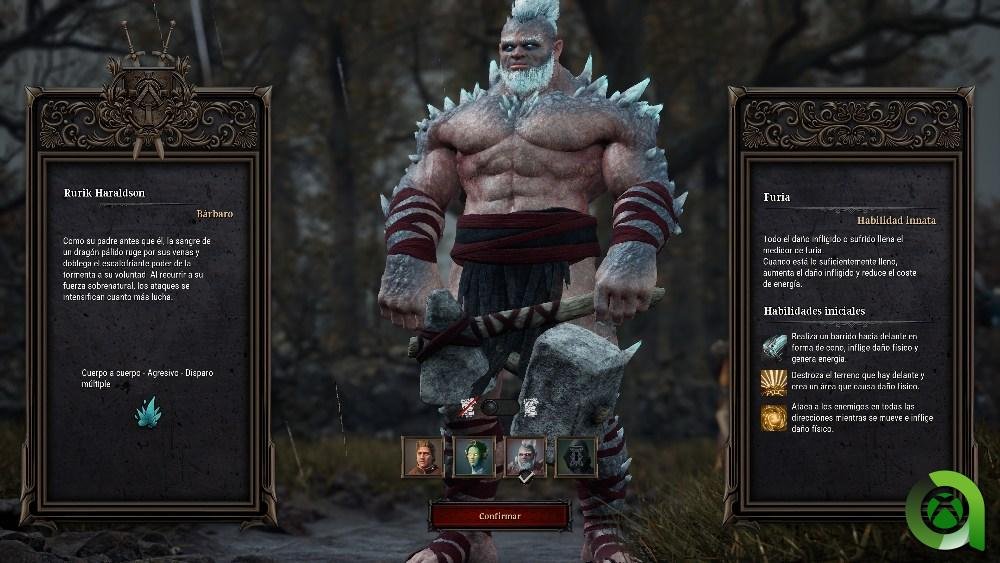Click the golden whirlwind ability icon
The height and width of the screenshot is (563, 1000).
click(774, 417)
